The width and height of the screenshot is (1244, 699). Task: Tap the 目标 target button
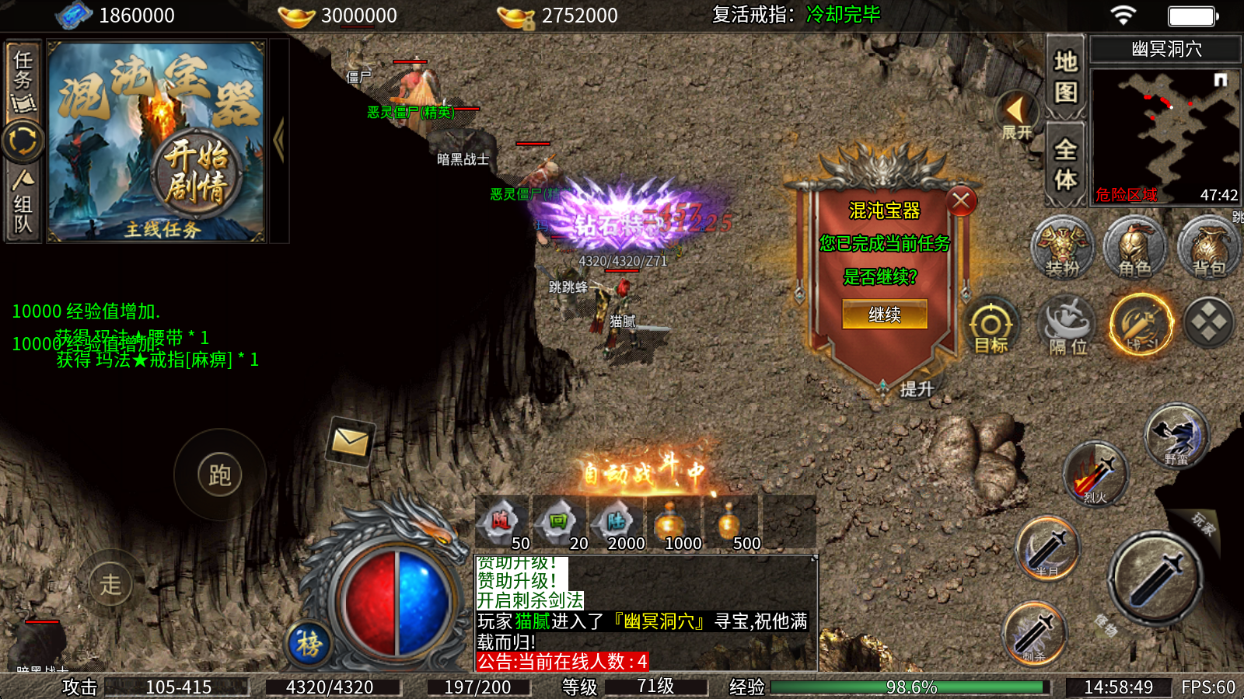(x=991, y=326)
